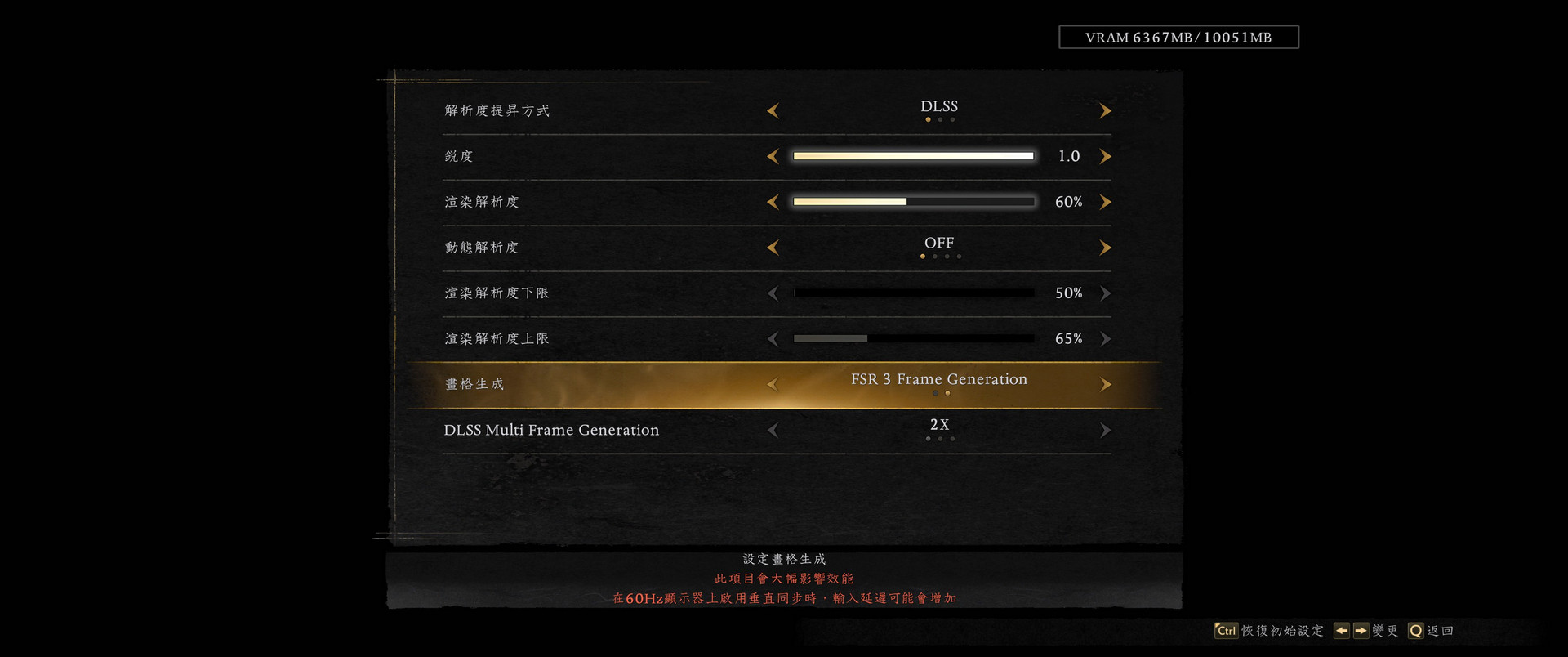1568x657 pixels.
Task: Adjust the 銳度 sharpness slider bar
Action: [913, 156]
